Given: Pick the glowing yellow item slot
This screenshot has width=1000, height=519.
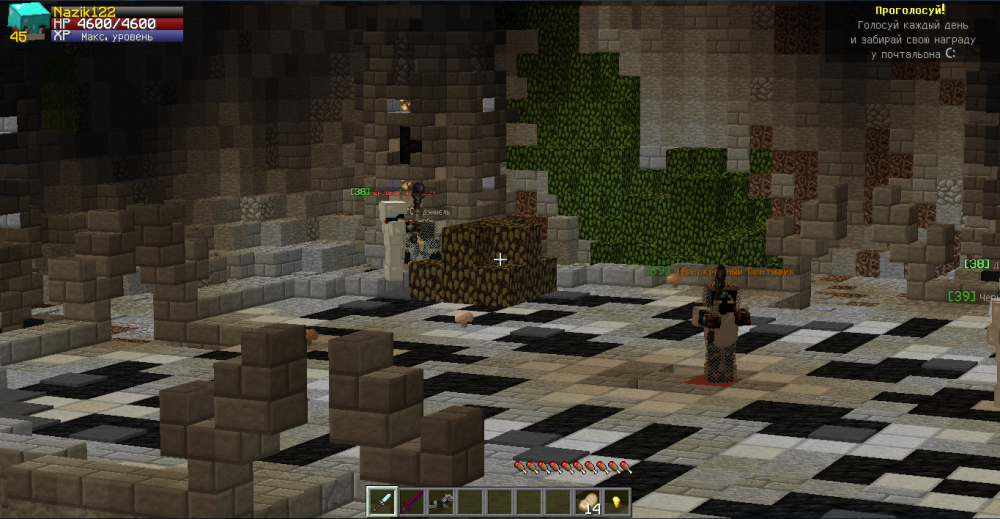Looking at the screenshot, I should click(x=616, y=501).
